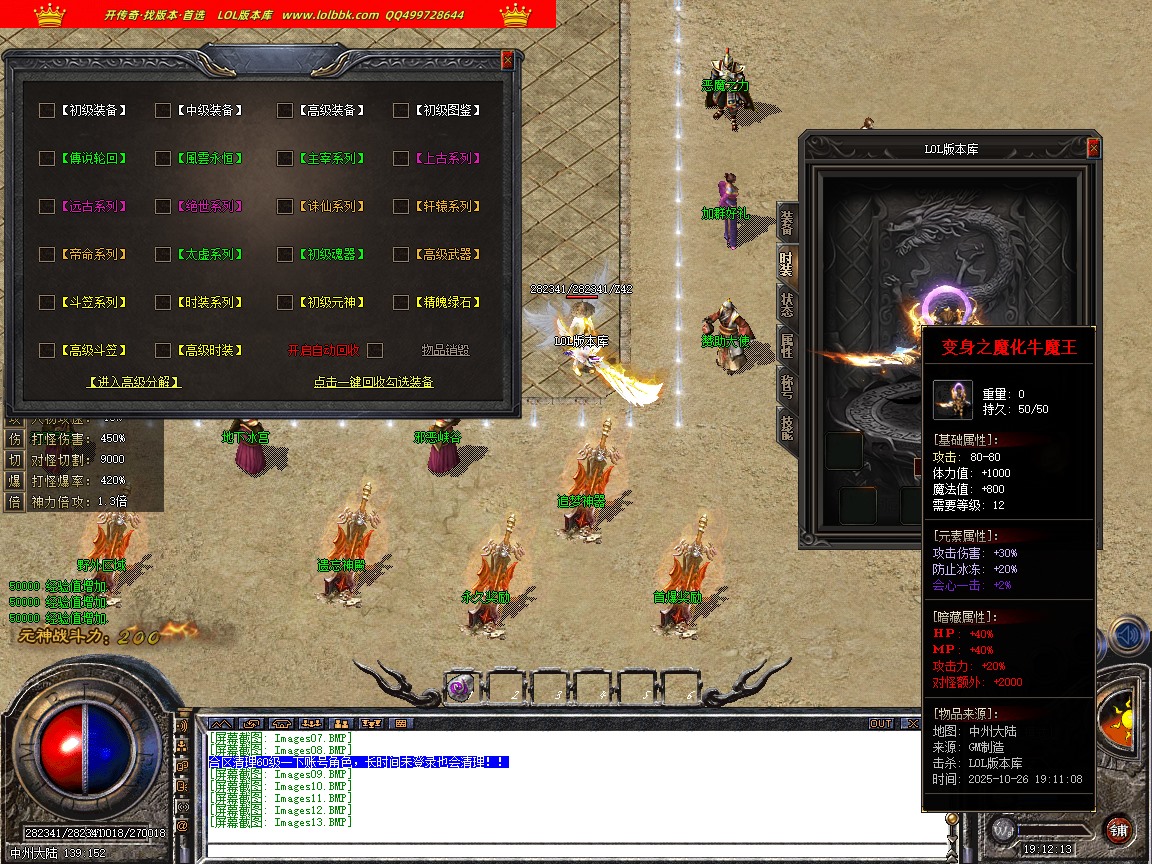Open 进入高级分解 advanced decomposition link
The height and width of the screenshot is (864, 1152).
coord(134,381)
